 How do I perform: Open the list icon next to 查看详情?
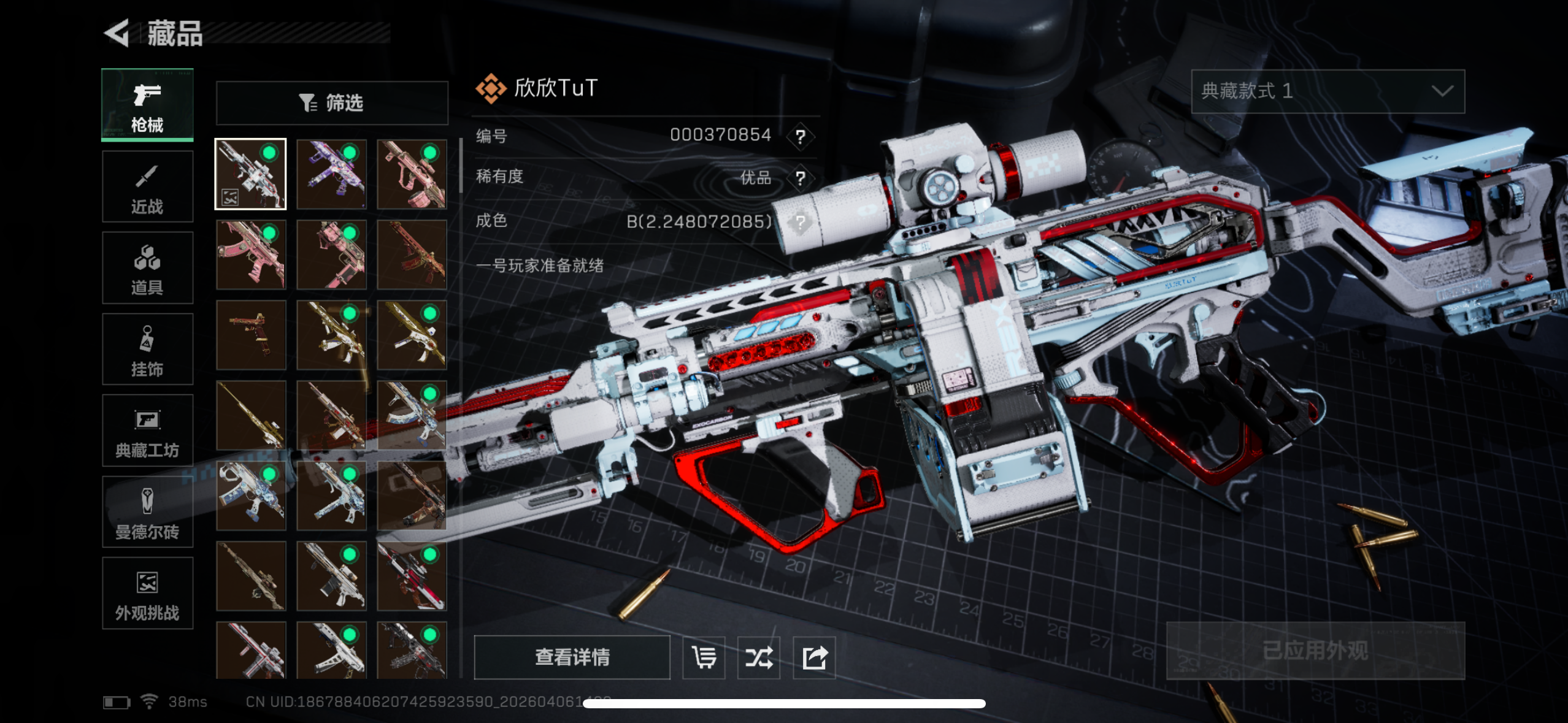[x=704, y=657]
